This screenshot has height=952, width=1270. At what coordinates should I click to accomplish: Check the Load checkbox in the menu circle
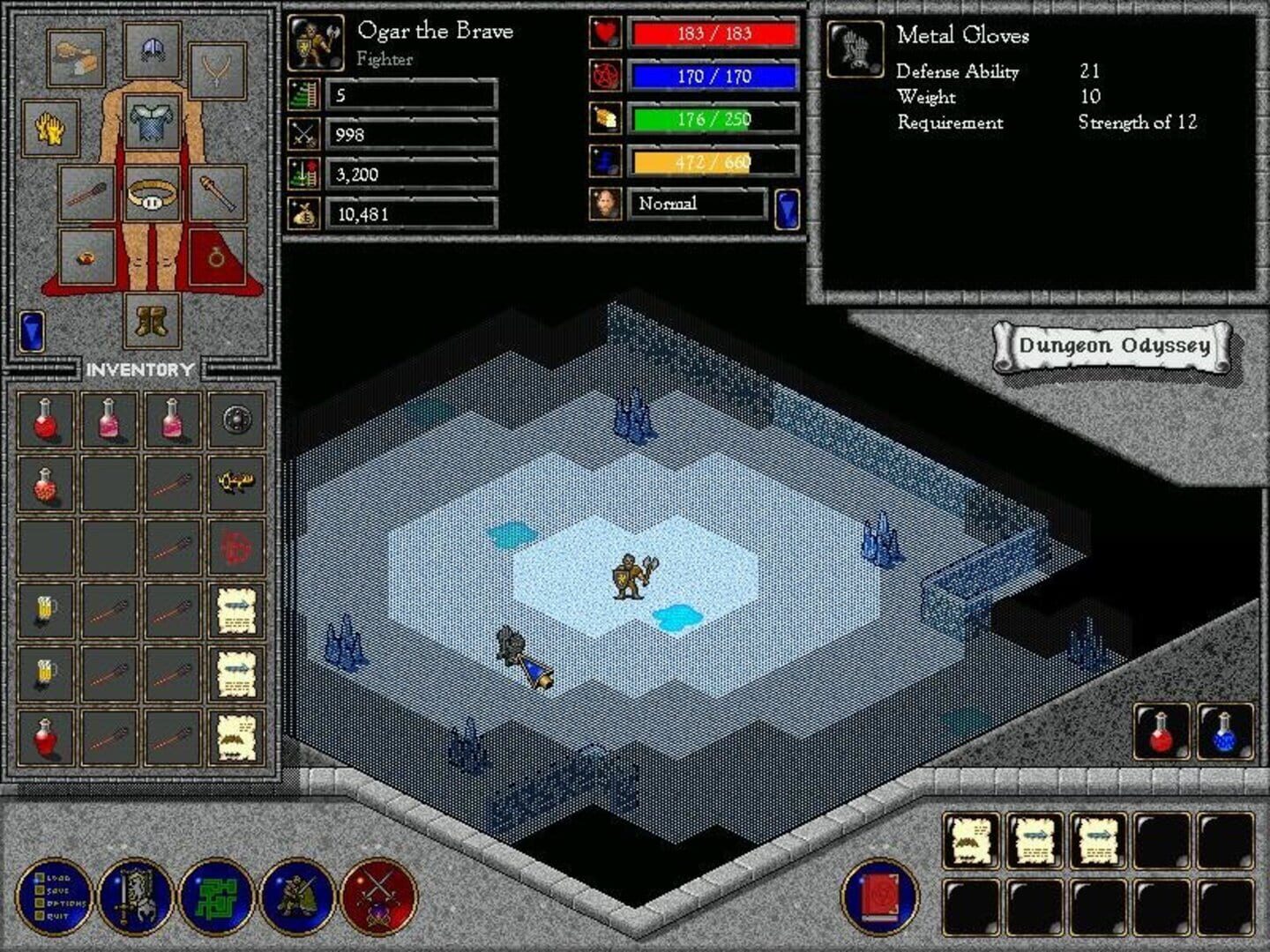pos(39,877)
